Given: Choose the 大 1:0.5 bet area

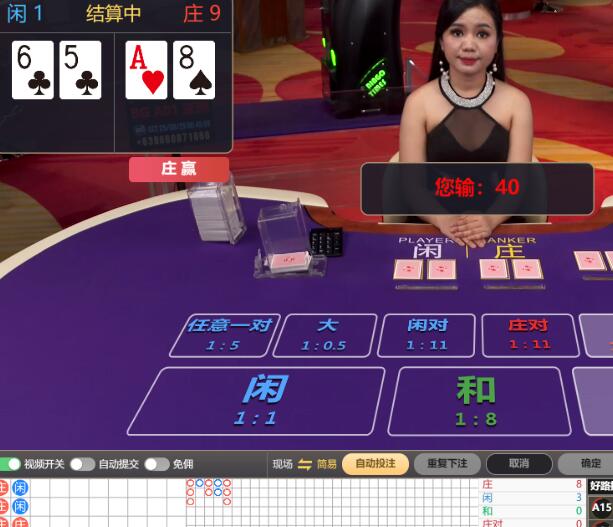Looking at the screenshot, I should pyautogui.click(x=326, y=335).
